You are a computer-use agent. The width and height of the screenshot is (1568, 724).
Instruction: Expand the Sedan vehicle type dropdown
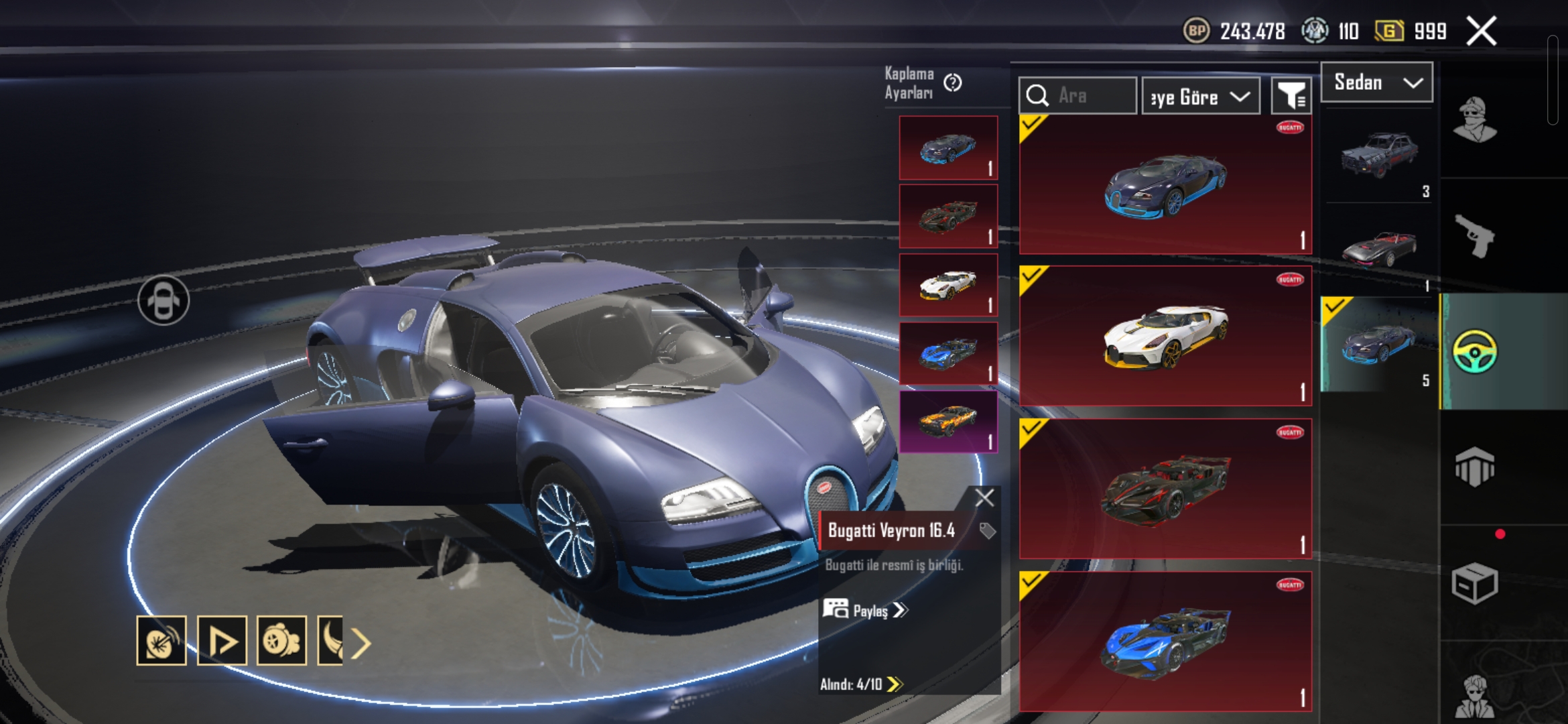click(x=1377, y=82)
